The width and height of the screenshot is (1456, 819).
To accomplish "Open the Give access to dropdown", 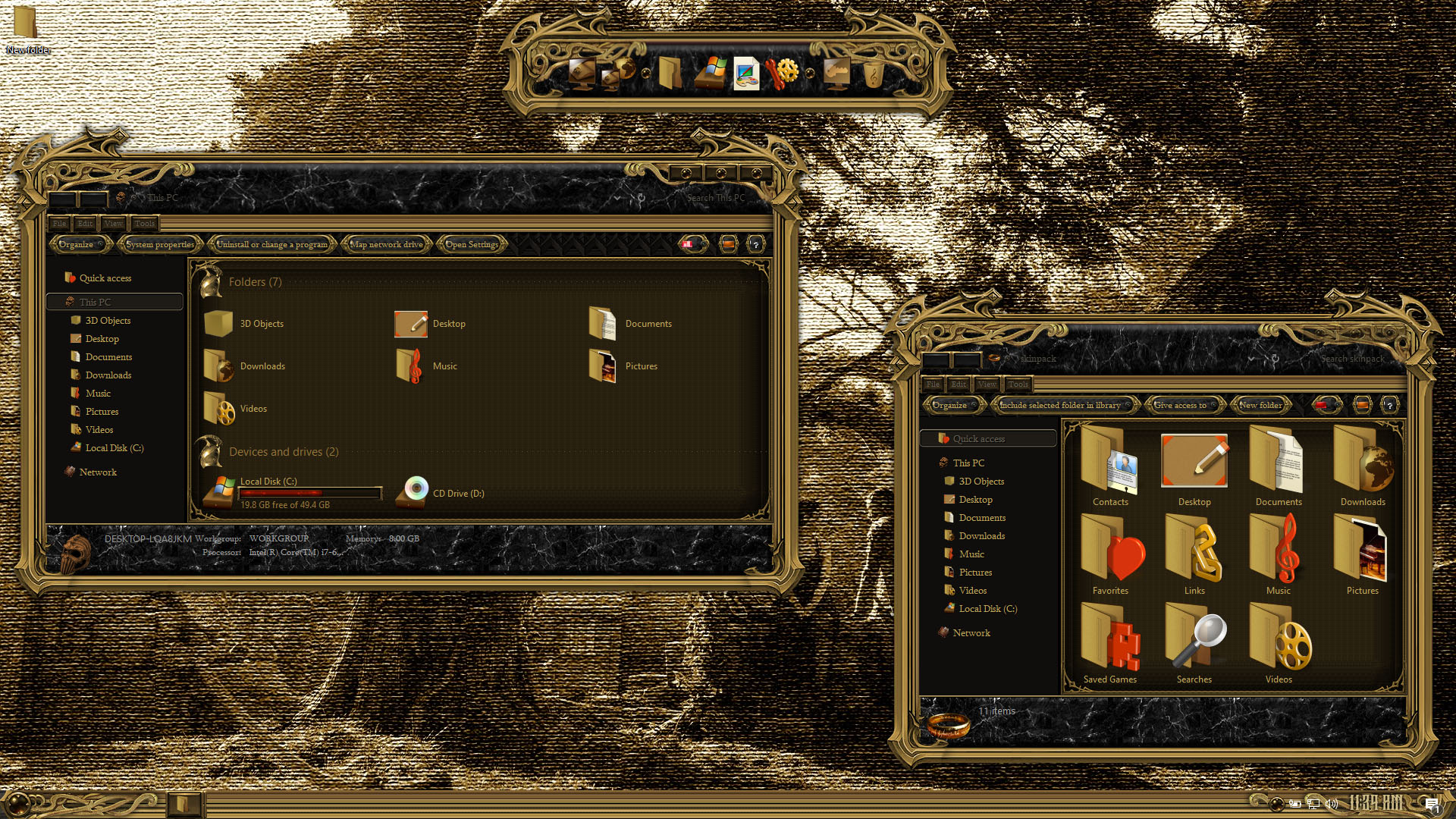I will click(1182, 405).
